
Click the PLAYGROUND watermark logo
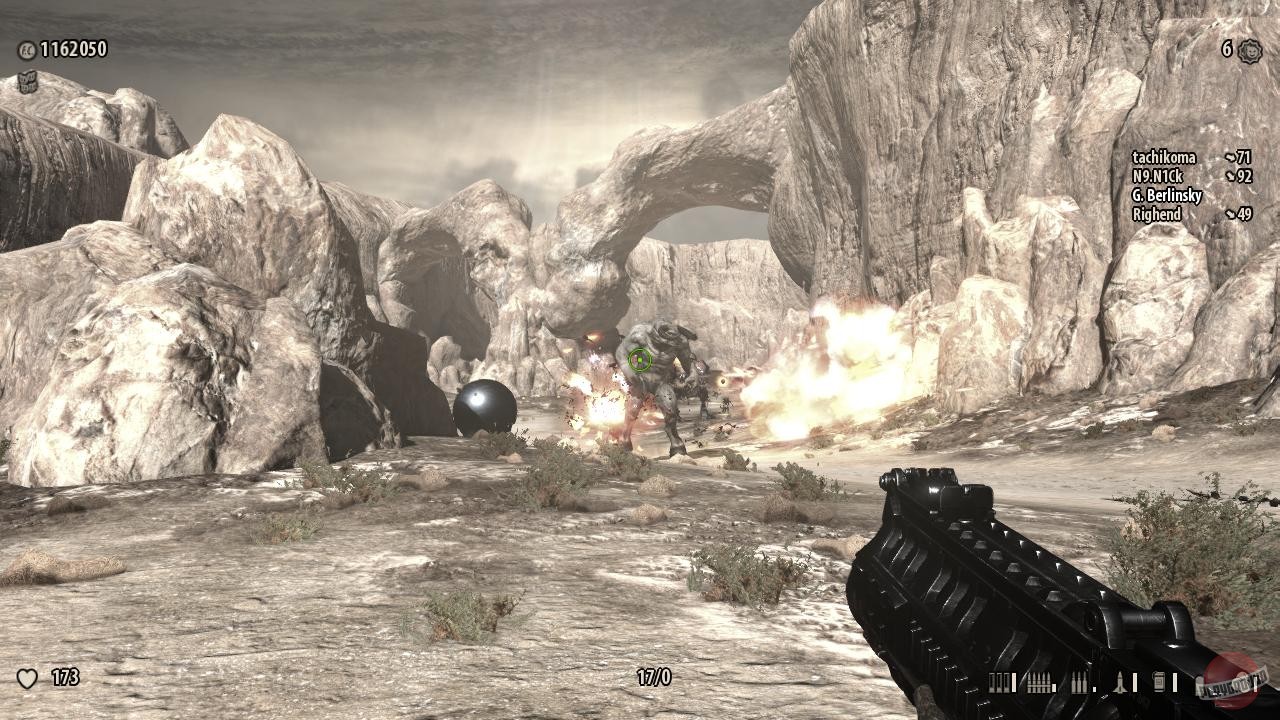click(x=1229, y=684)
